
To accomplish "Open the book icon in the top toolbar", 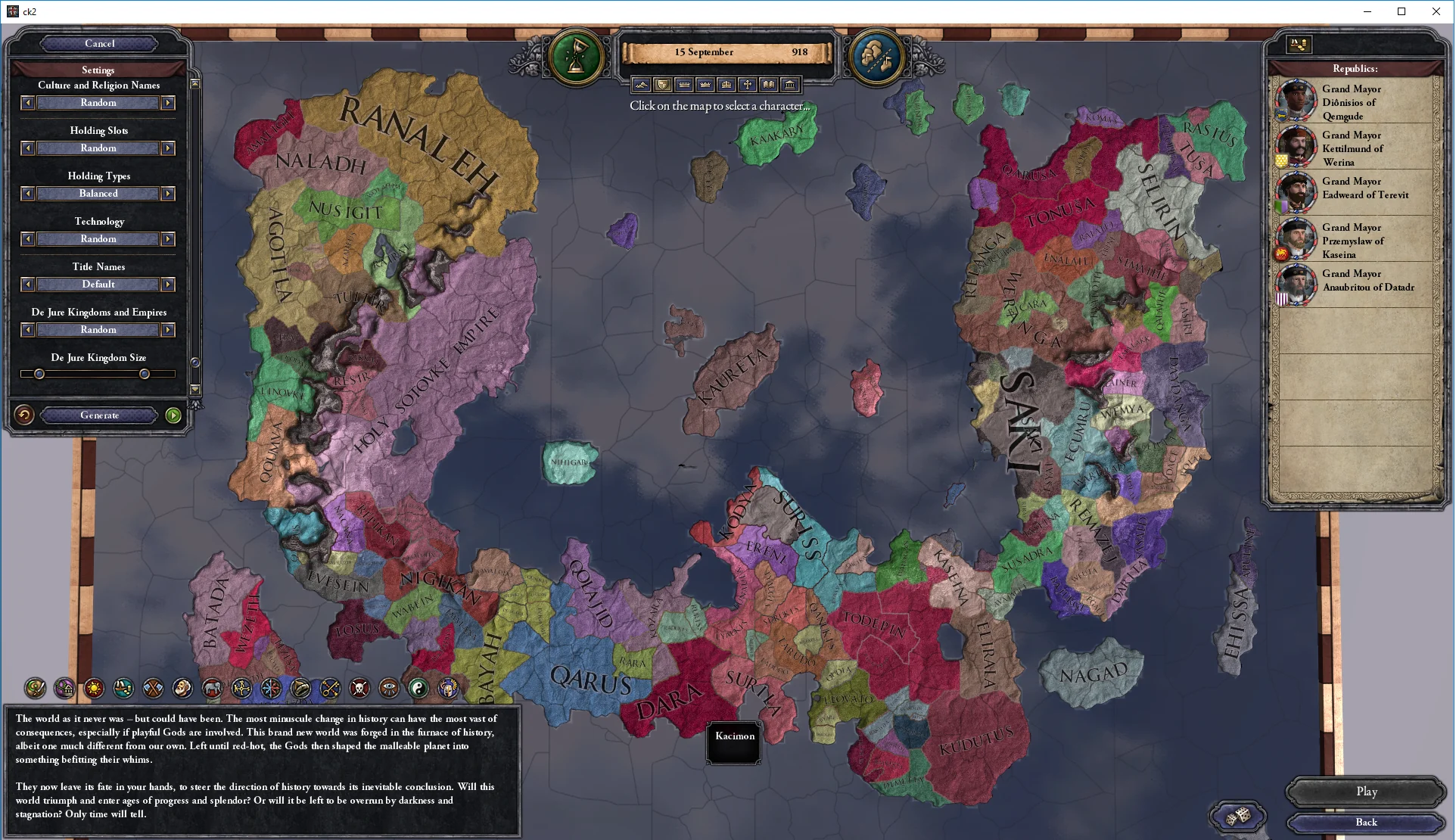I will pos(769,84).
